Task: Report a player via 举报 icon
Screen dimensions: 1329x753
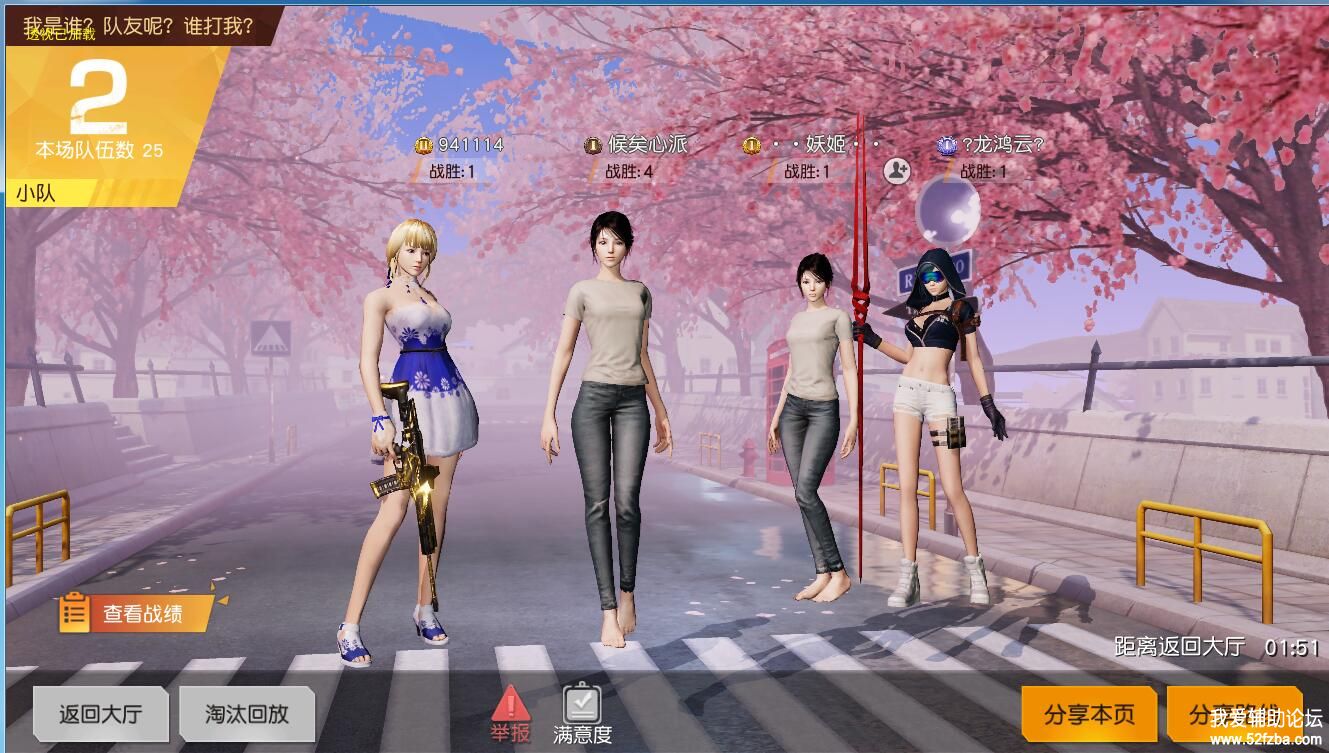Action: click(510, 713)
